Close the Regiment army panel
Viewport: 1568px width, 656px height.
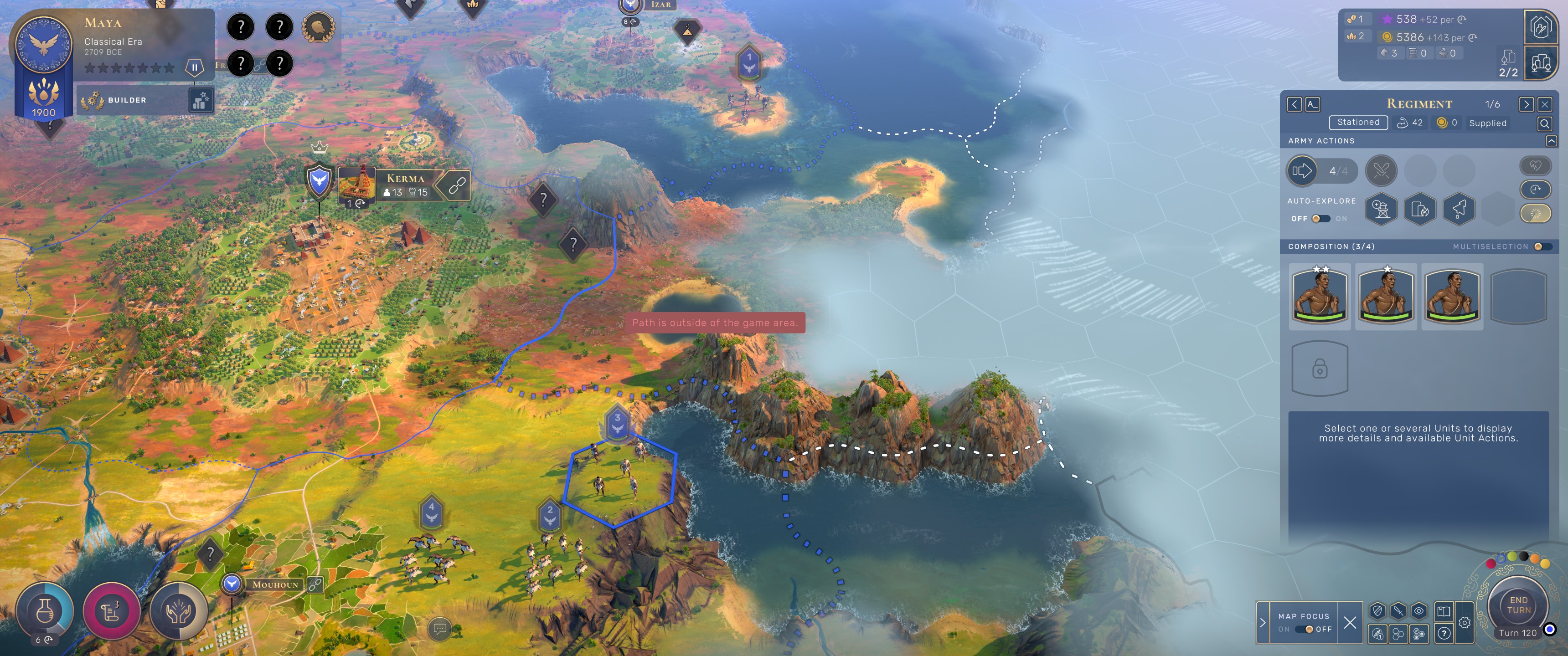[x=1545, y=105]
